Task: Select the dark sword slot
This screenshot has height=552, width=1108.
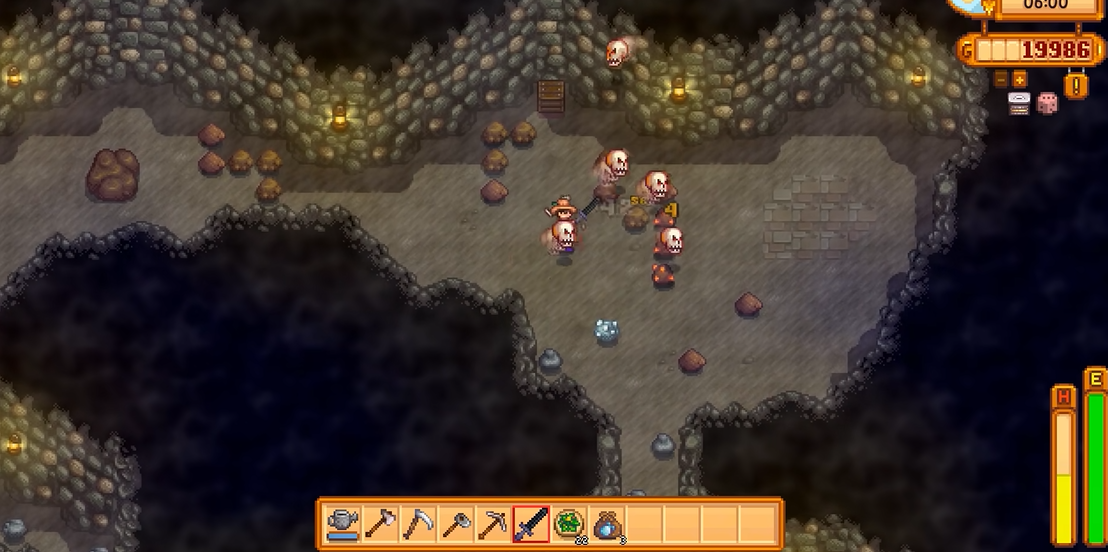Action: [x=531, y=524]
